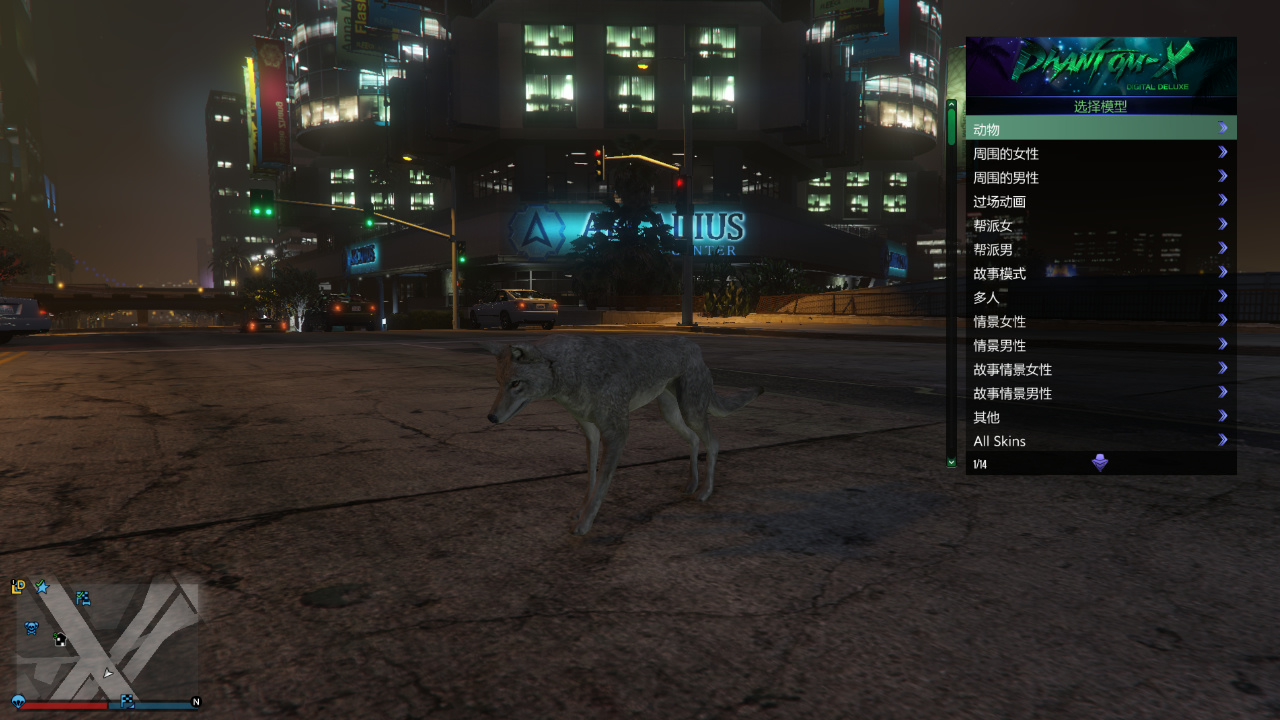Image resolution: width=1280 pixels, height=720 pixels.
Task: Open the 情景女性 category
Action: 1100,321
